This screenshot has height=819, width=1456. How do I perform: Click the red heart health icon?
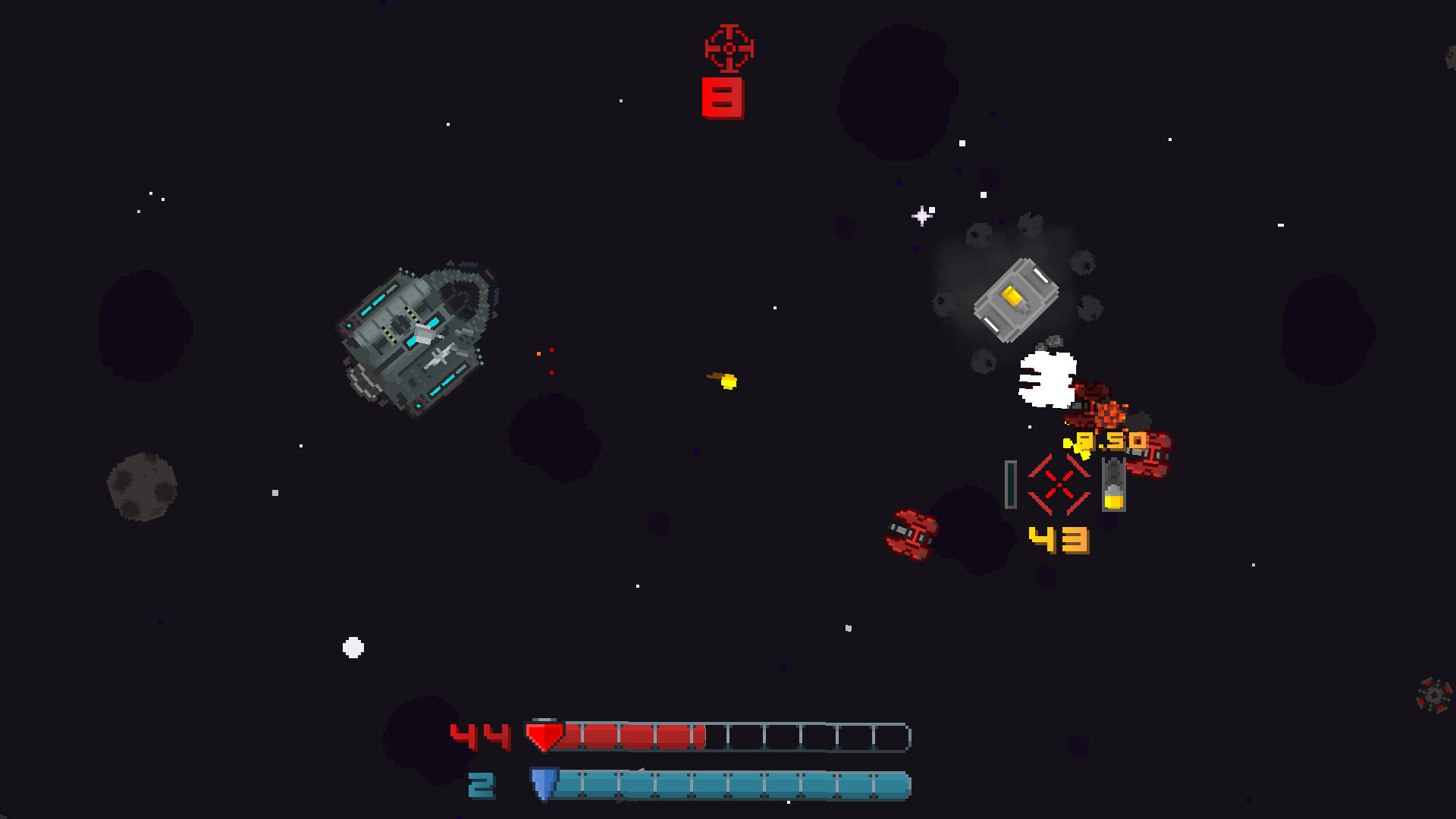pos(545,734)
